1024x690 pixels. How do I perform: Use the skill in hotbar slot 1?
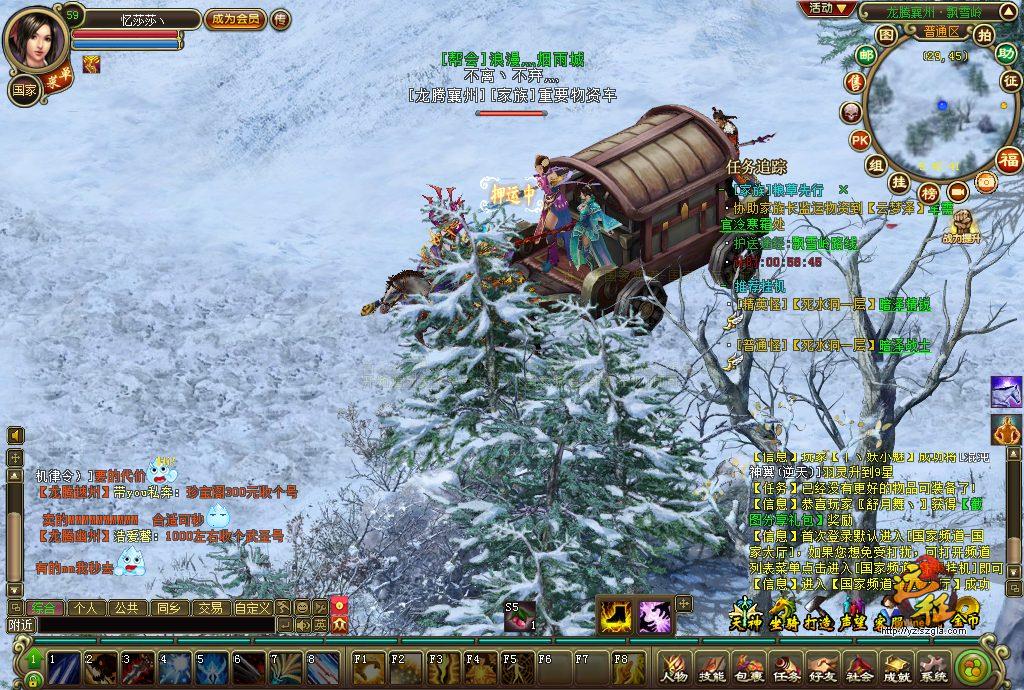[62, 666]
